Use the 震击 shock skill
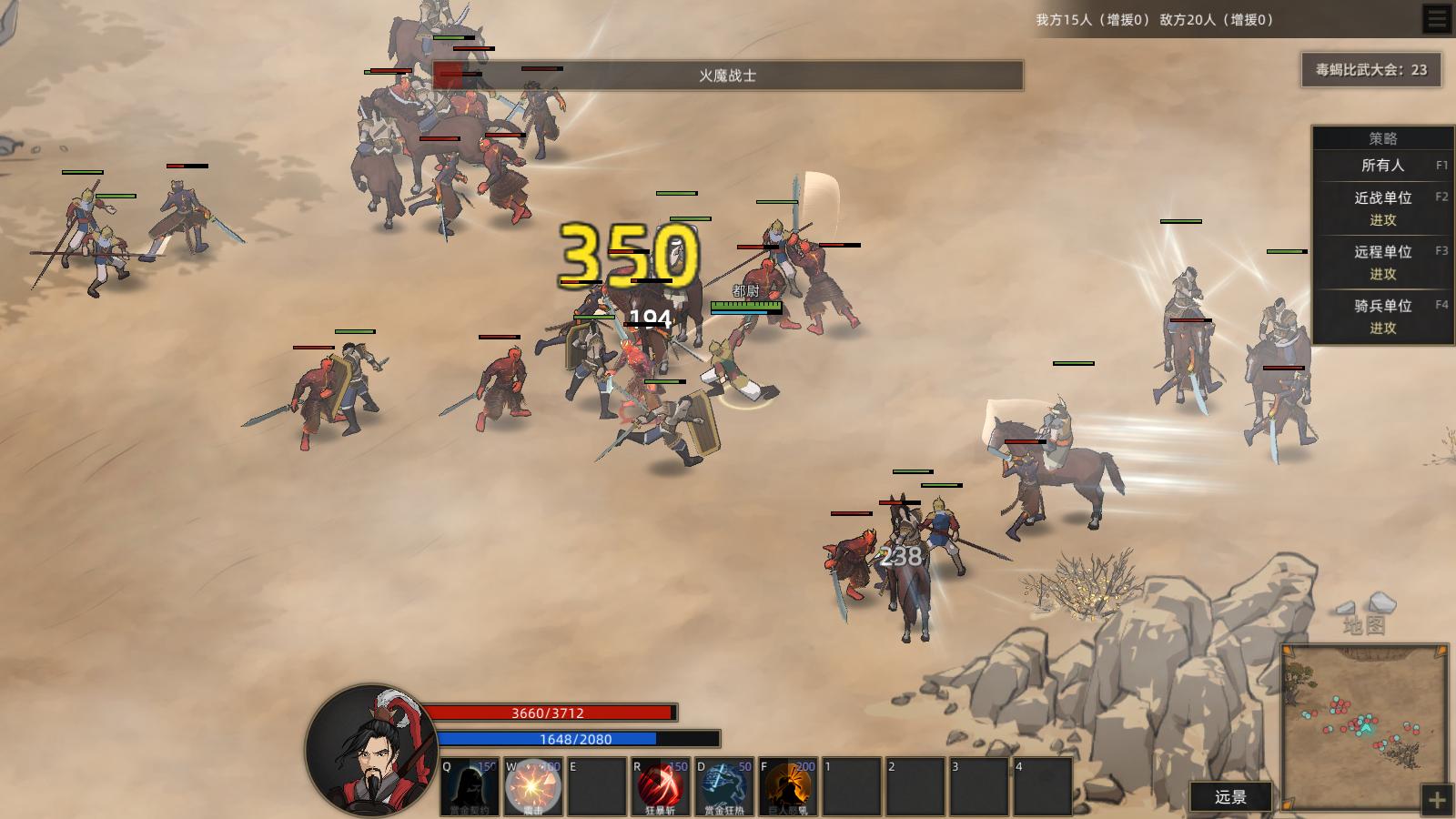1456x819 pixels. 533,787
